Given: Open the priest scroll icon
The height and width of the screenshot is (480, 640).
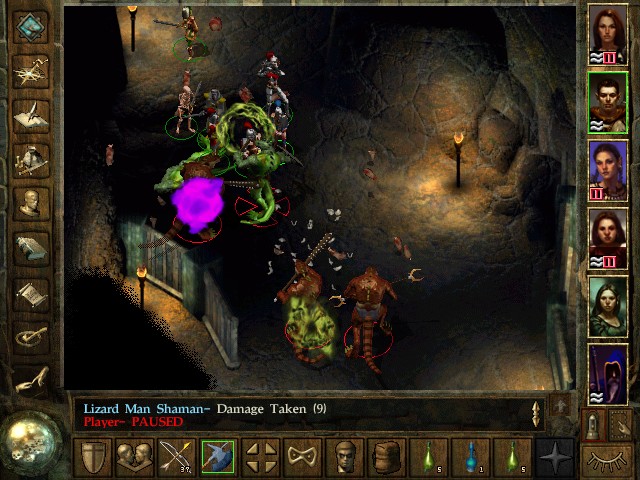Looking at the screenshot, I should (32, 293).
